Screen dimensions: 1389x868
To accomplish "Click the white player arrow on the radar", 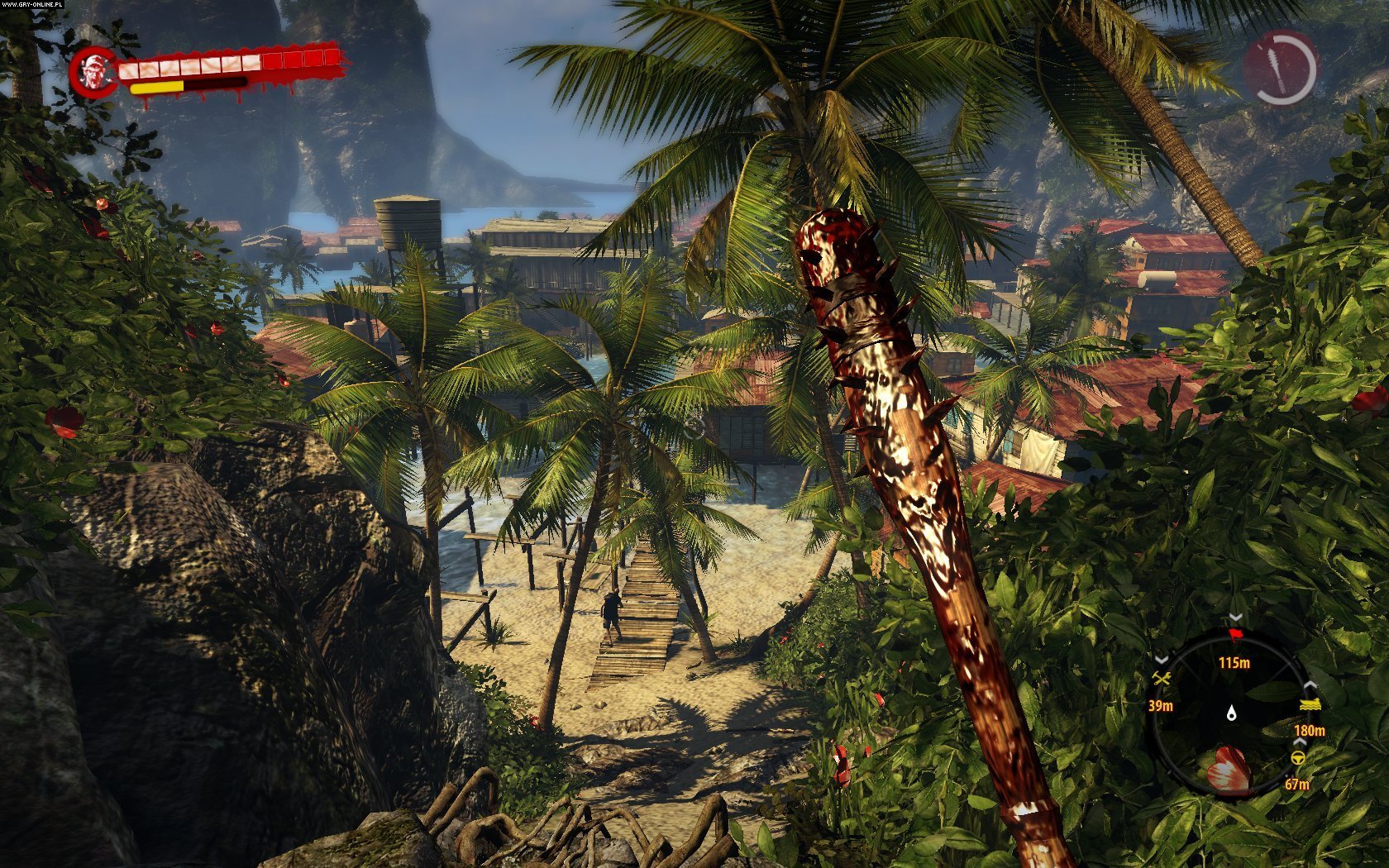I will point(1232,713).
